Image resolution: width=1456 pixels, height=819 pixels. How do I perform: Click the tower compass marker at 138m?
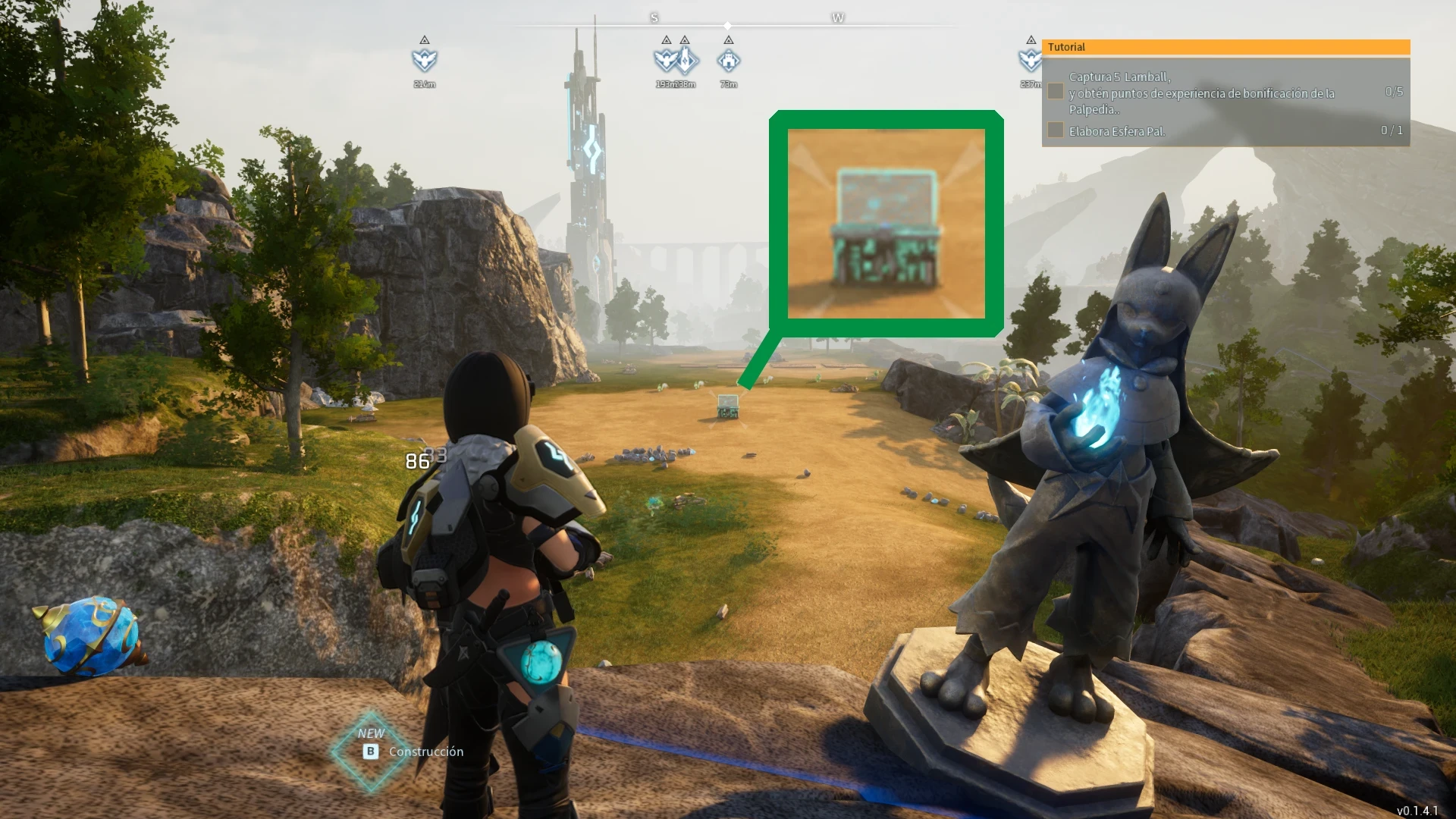[686, 59]
